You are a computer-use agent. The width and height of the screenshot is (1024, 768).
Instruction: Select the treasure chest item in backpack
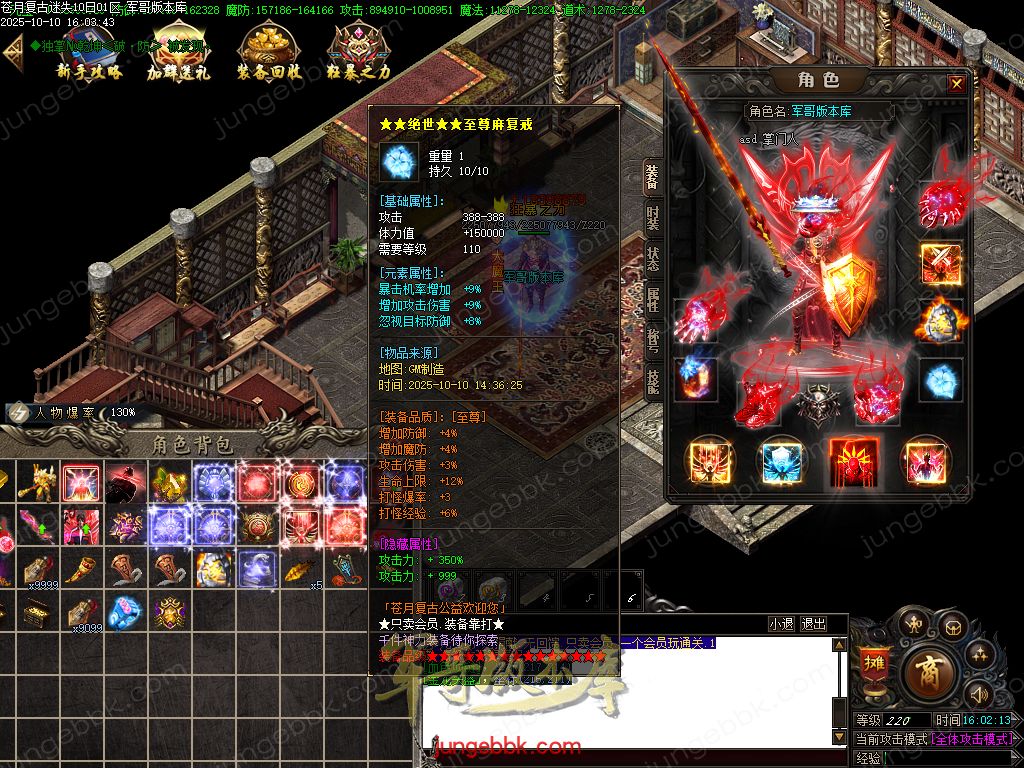click(37, 613)
